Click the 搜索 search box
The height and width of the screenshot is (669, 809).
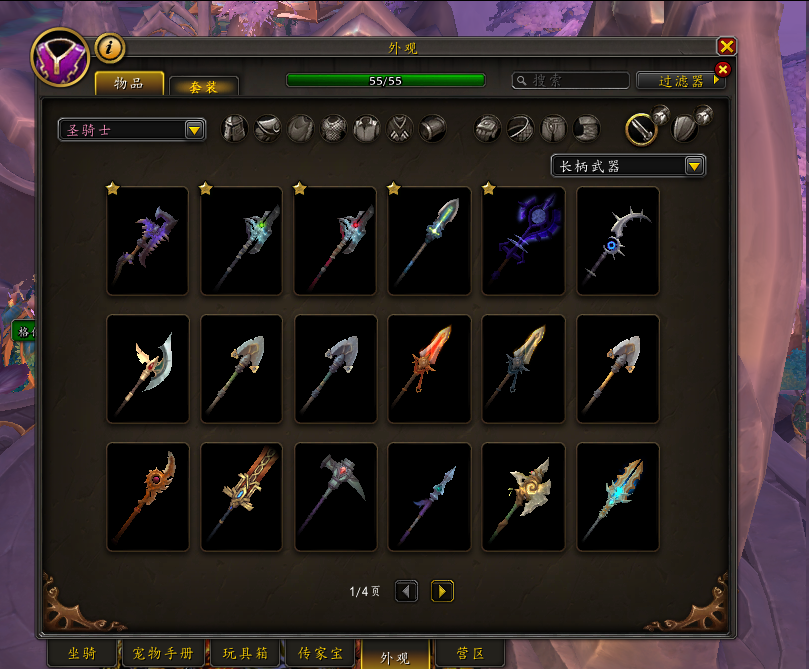(x=570, y=80)
